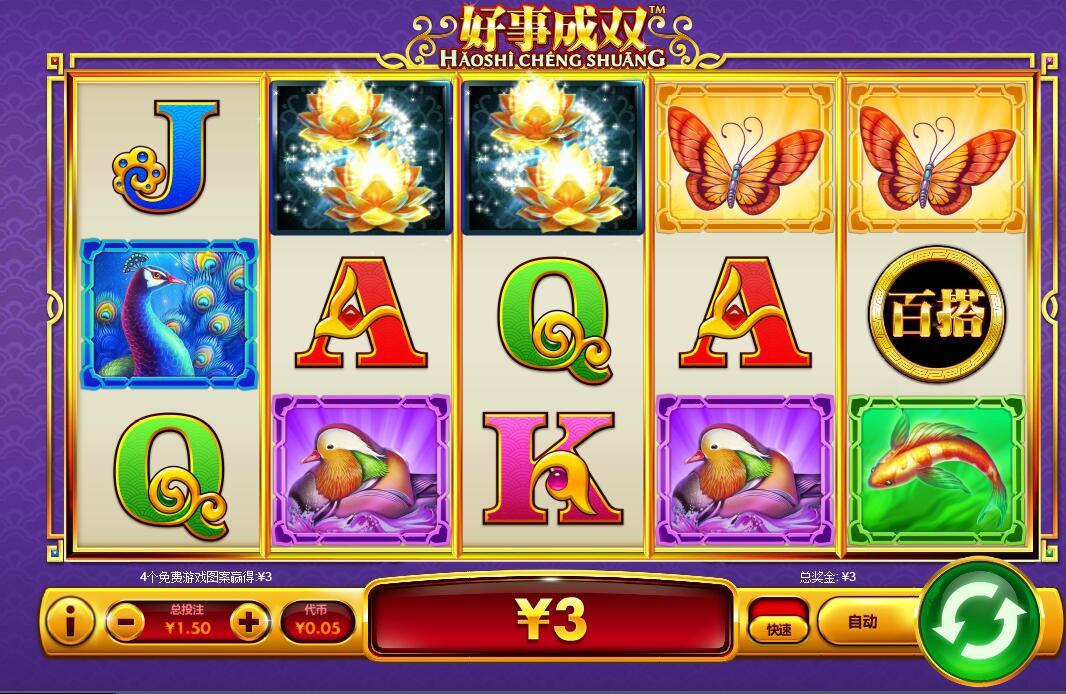Open the info paytable button

tap(70, 623)
